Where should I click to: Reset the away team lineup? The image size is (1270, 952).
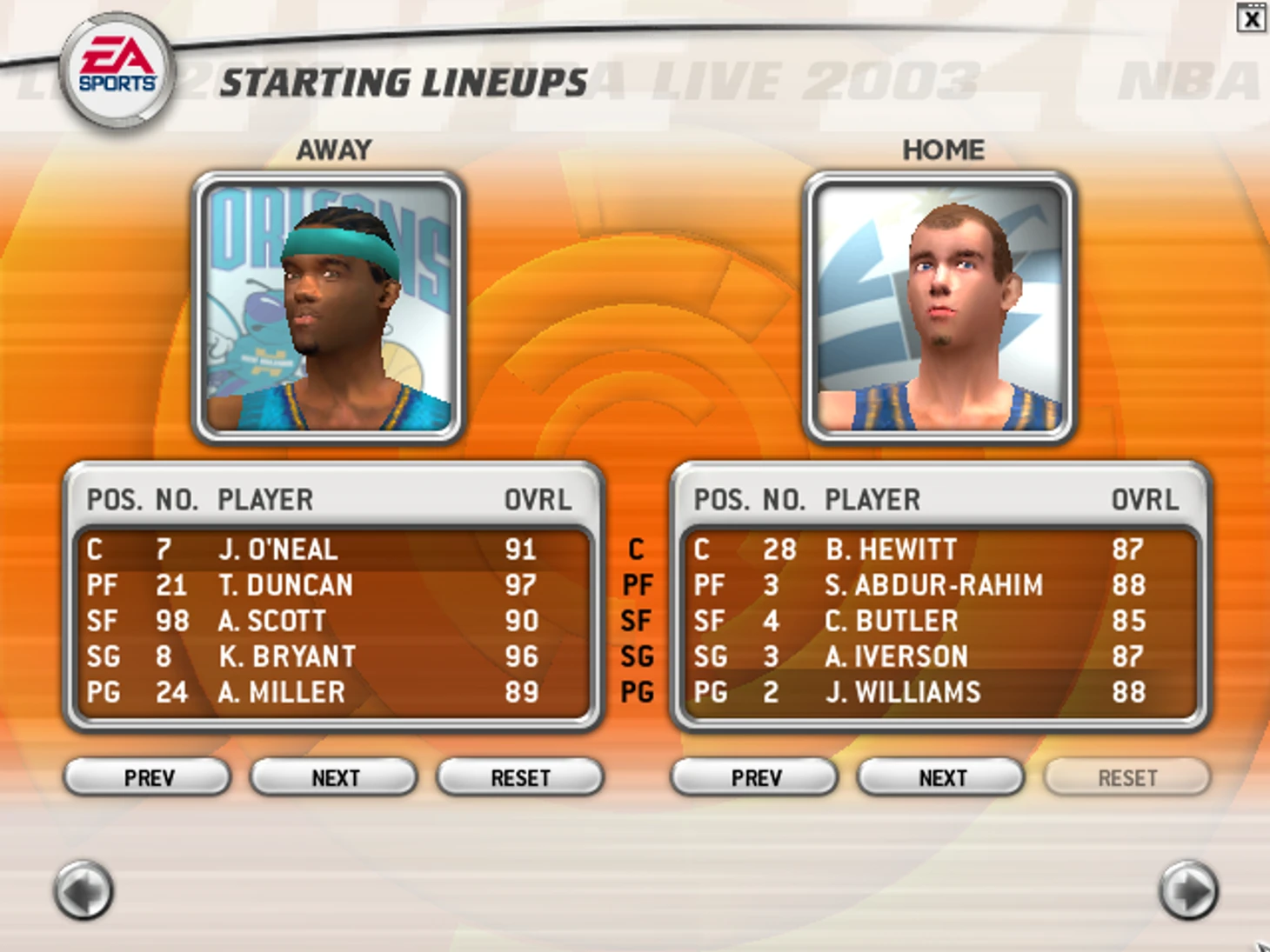coord(520,777)
